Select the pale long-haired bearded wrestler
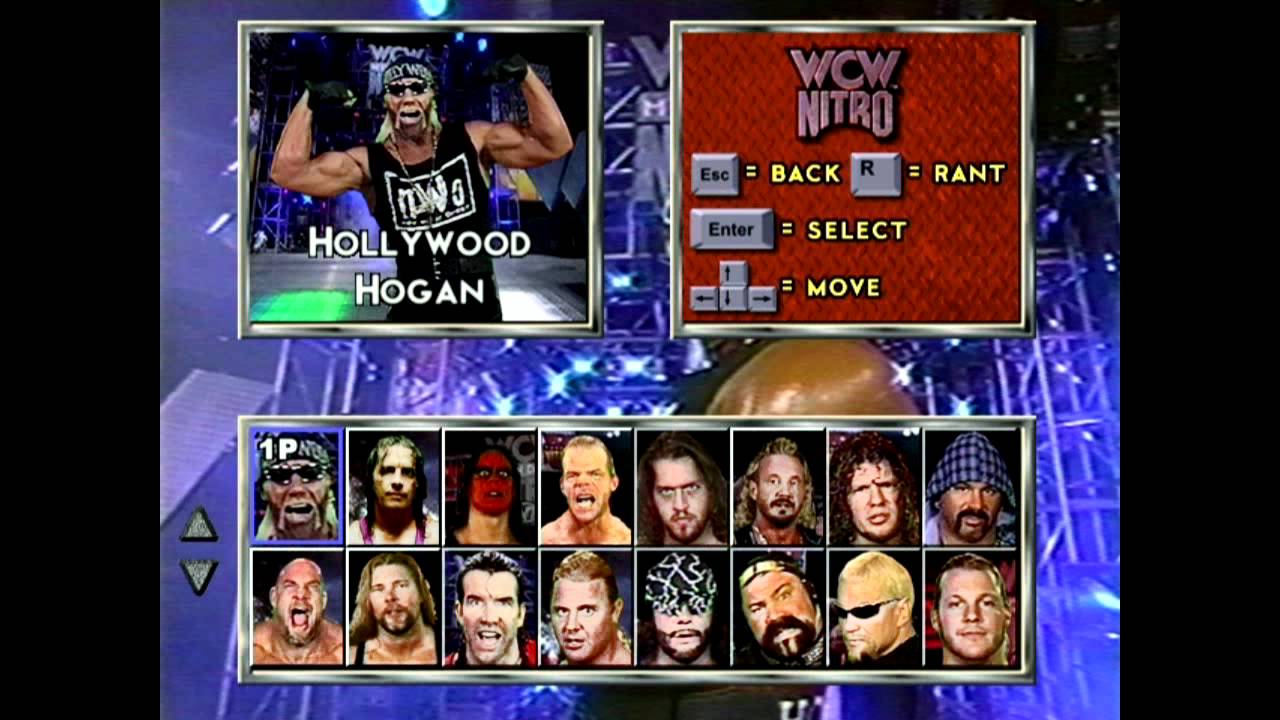Screen dimensions: 1280x720 (683, 487)
